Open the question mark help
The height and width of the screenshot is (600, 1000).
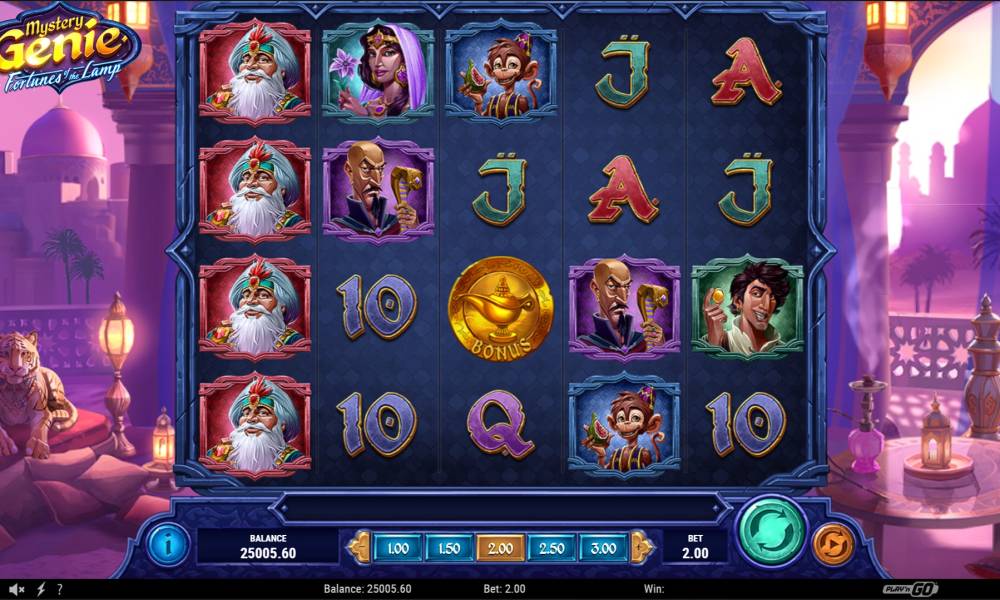[60, 589]
